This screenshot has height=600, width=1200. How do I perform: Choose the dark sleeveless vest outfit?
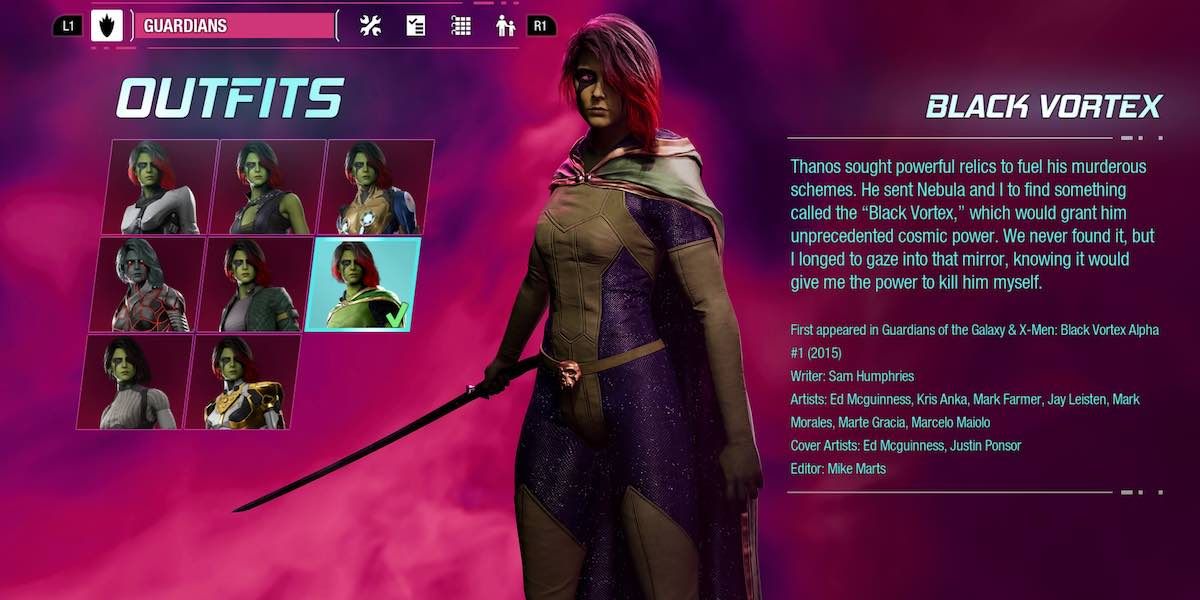point(268,187)
